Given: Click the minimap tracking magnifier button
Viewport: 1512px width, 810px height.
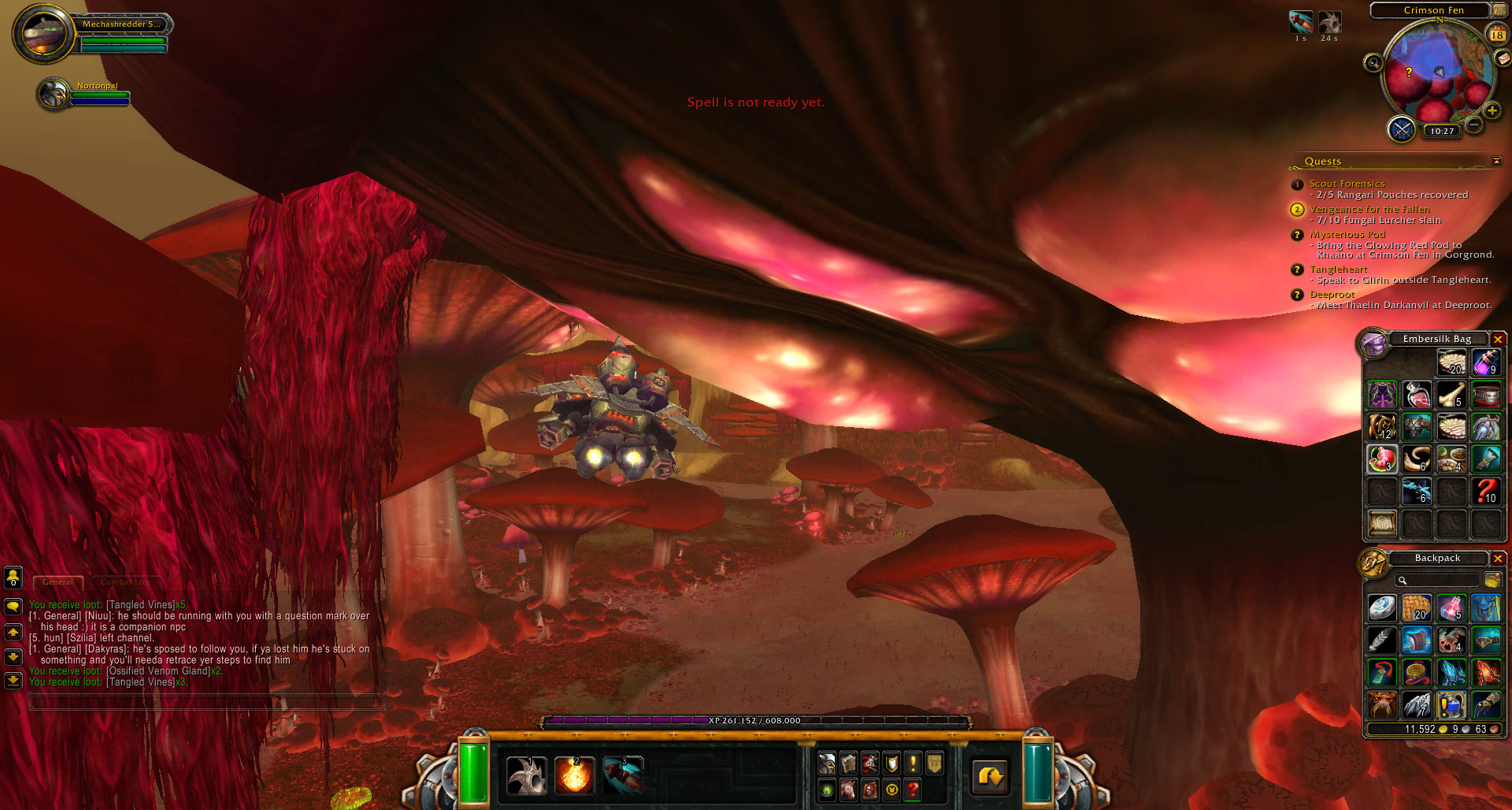Looking at the screenshot, I should pyautogui.click(x=1373, y=63).
